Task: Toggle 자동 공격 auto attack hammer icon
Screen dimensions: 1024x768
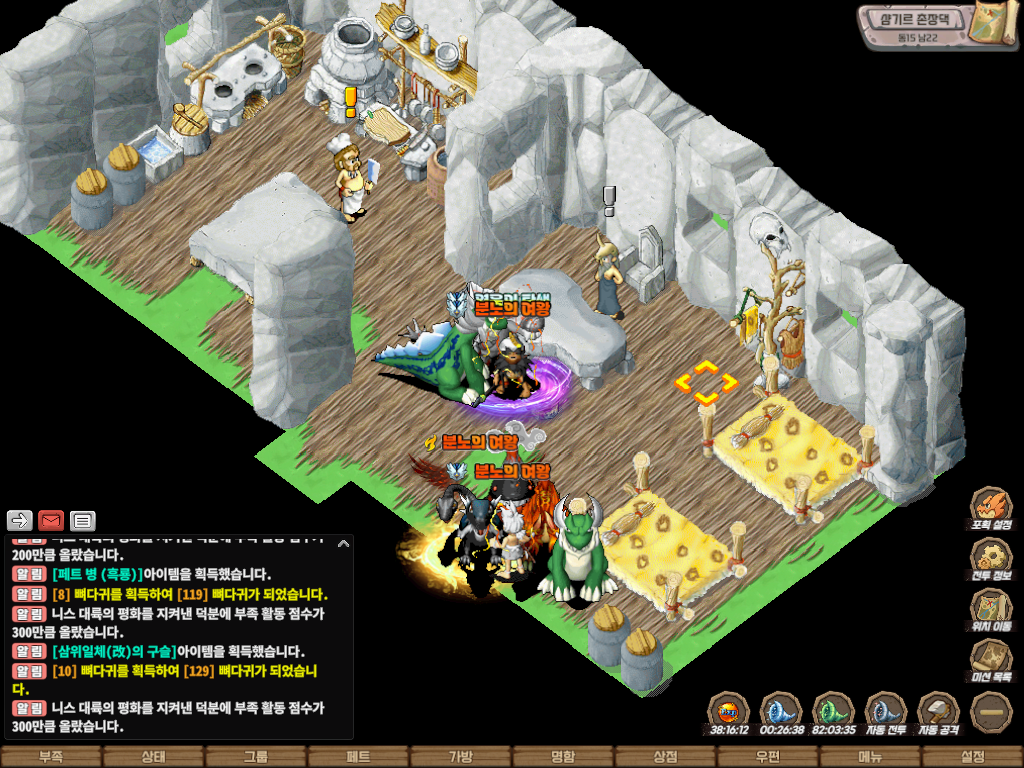Action: tap(938, 711)
